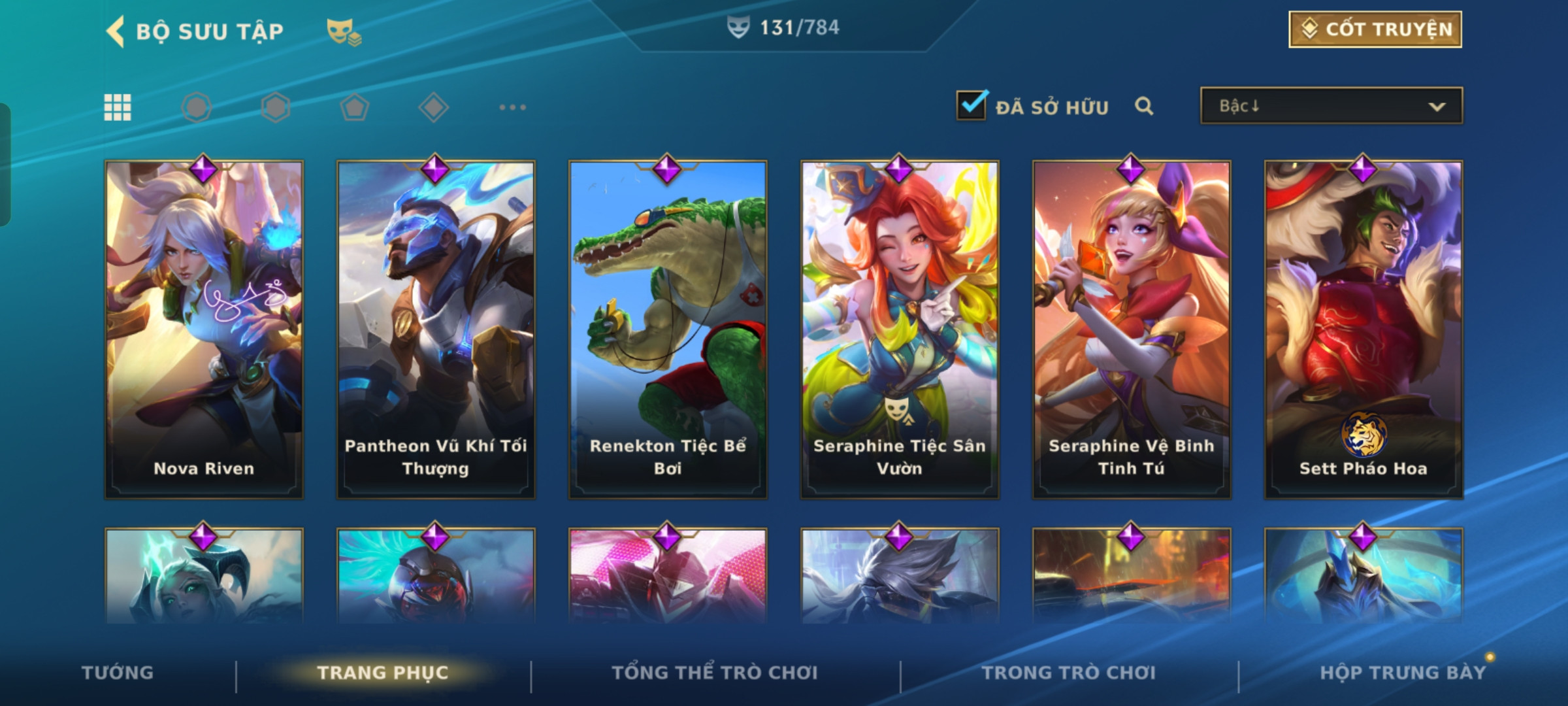Show more filters with the ellipsis

pos(512,107)
